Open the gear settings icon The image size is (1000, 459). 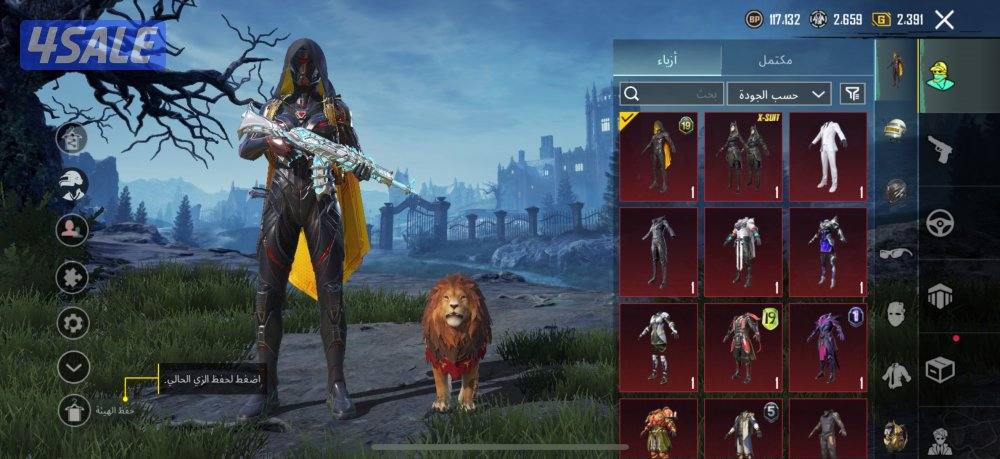(73, 322)
